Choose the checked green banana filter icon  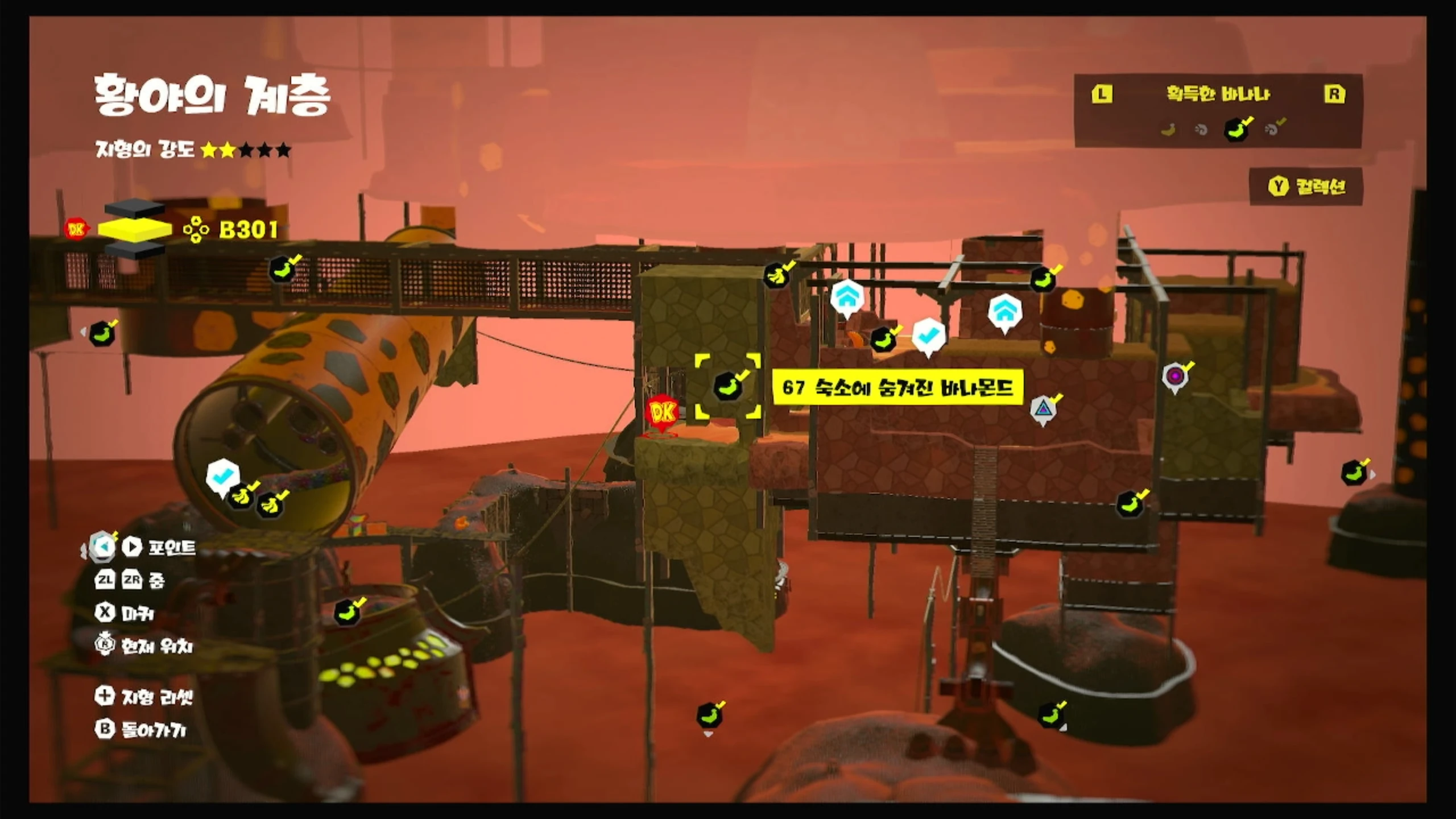(1236, 130)
